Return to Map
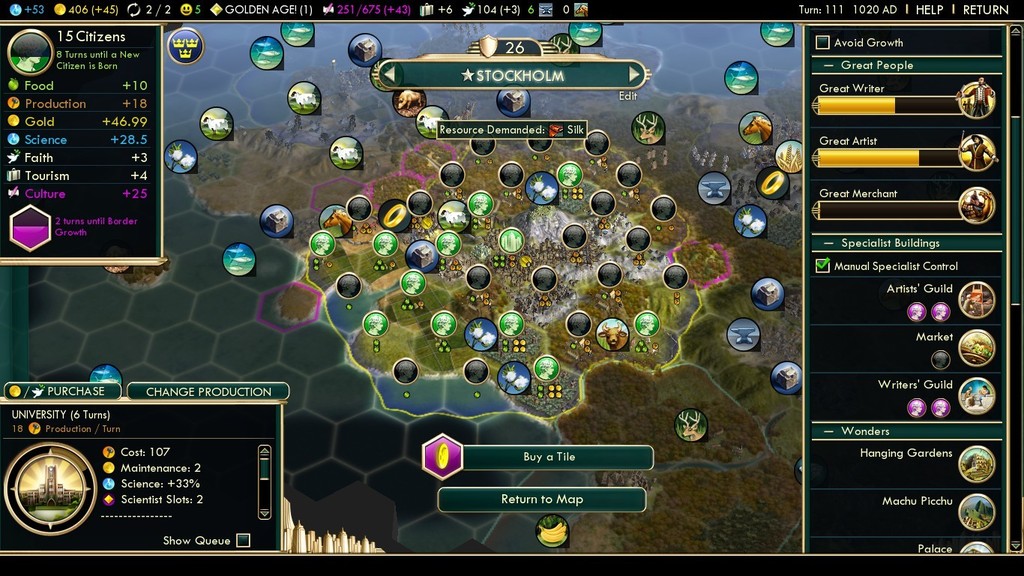 click(541, 499)
